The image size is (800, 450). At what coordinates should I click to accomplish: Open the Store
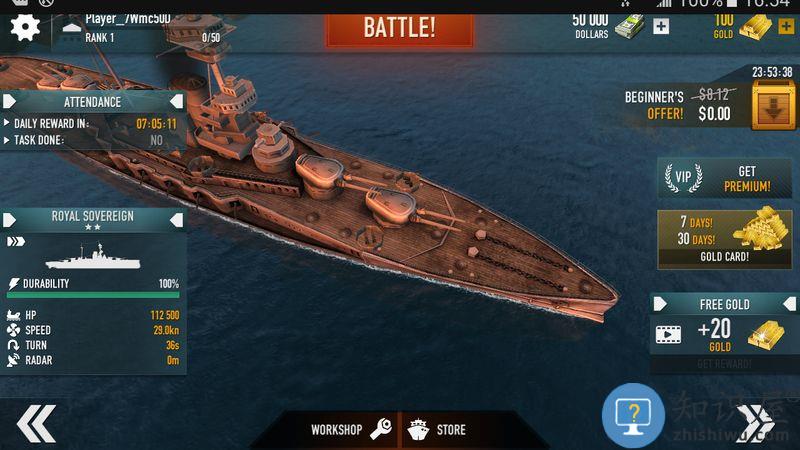click(438, 430)
